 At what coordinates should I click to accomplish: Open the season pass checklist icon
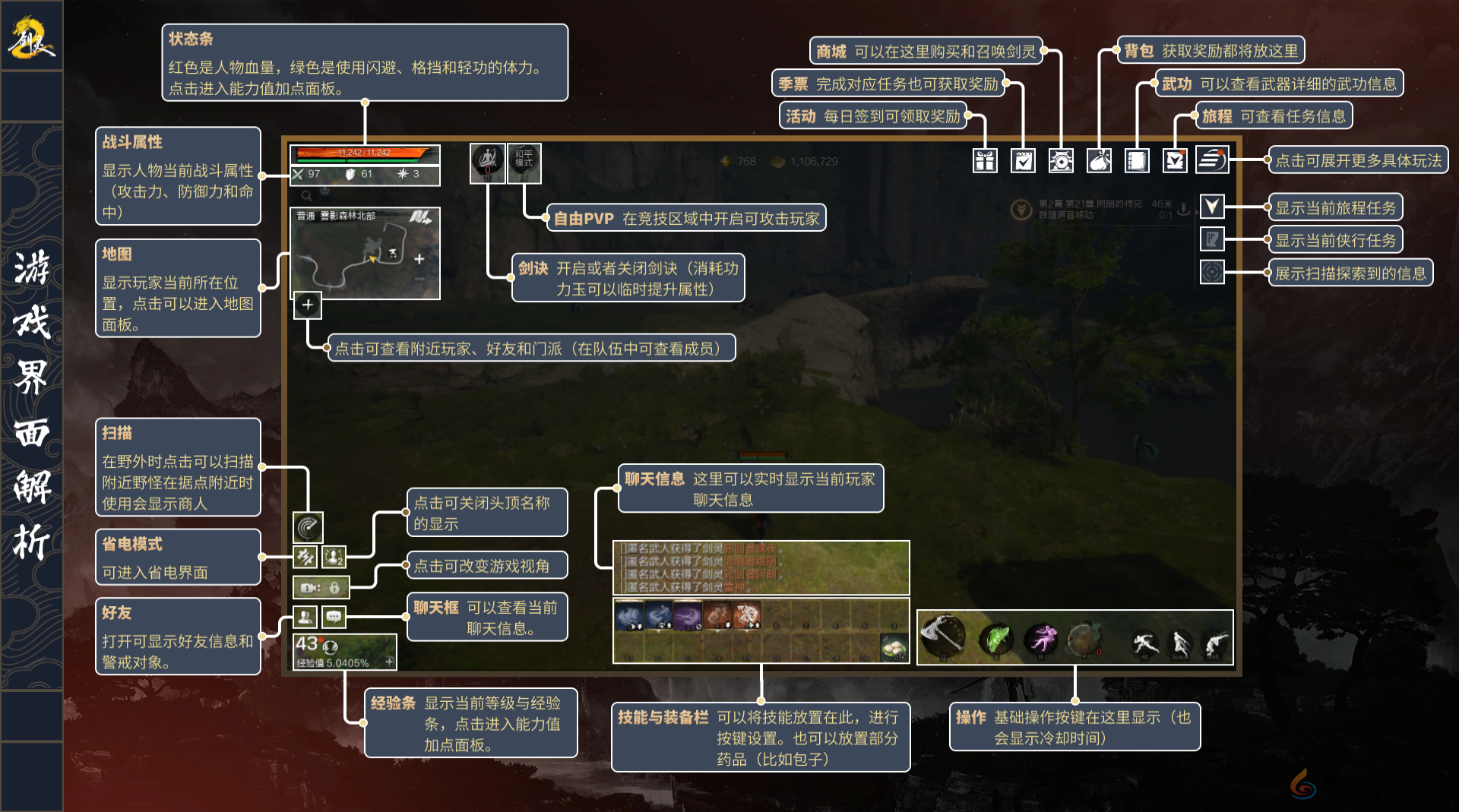click(x=1023, y=161)
